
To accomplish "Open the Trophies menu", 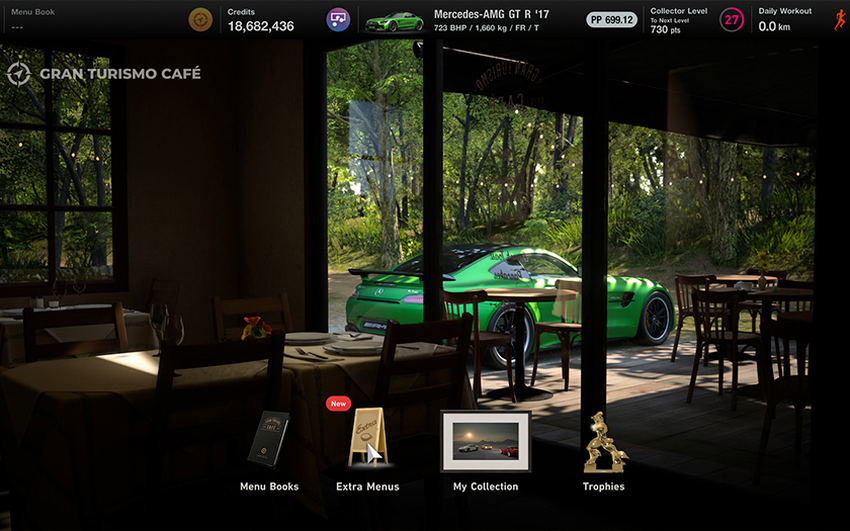I will tap(604, 443).
